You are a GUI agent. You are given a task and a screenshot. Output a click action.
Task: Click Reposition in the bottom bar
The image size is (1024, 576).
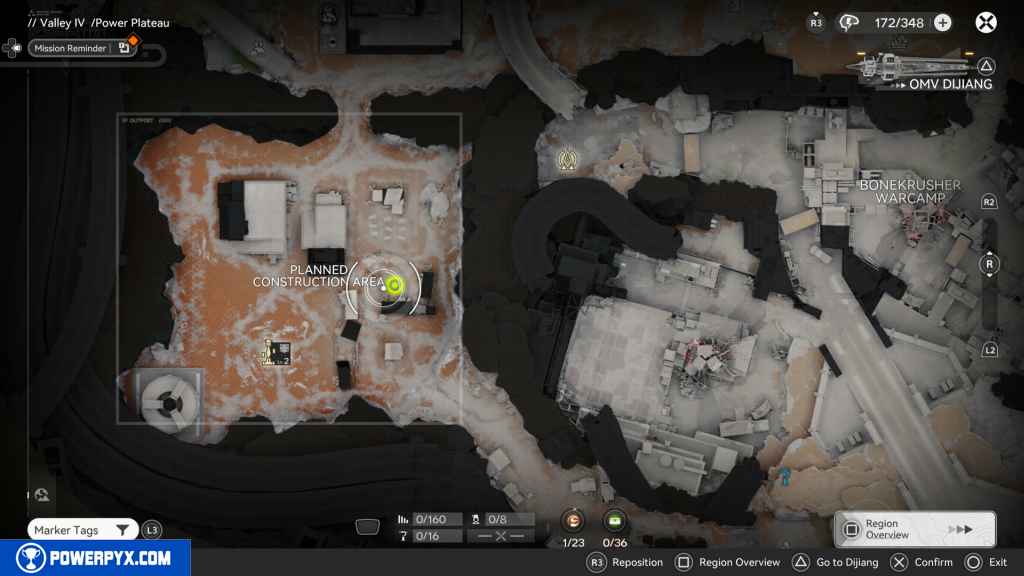coord(626,562)
